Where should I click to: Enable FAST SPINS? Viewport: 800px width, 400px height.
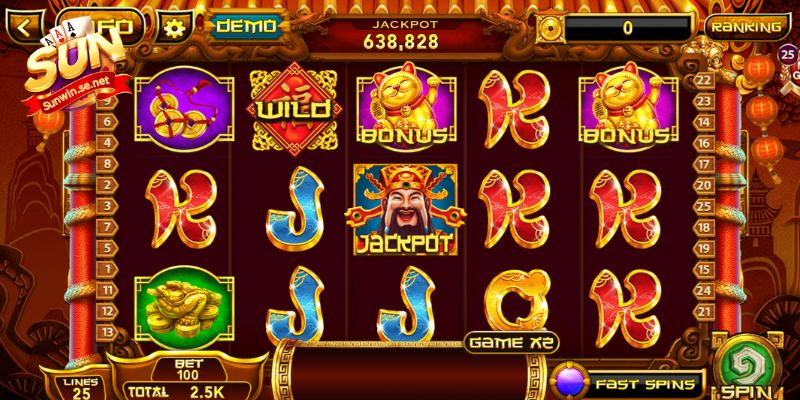click(628, 383)
